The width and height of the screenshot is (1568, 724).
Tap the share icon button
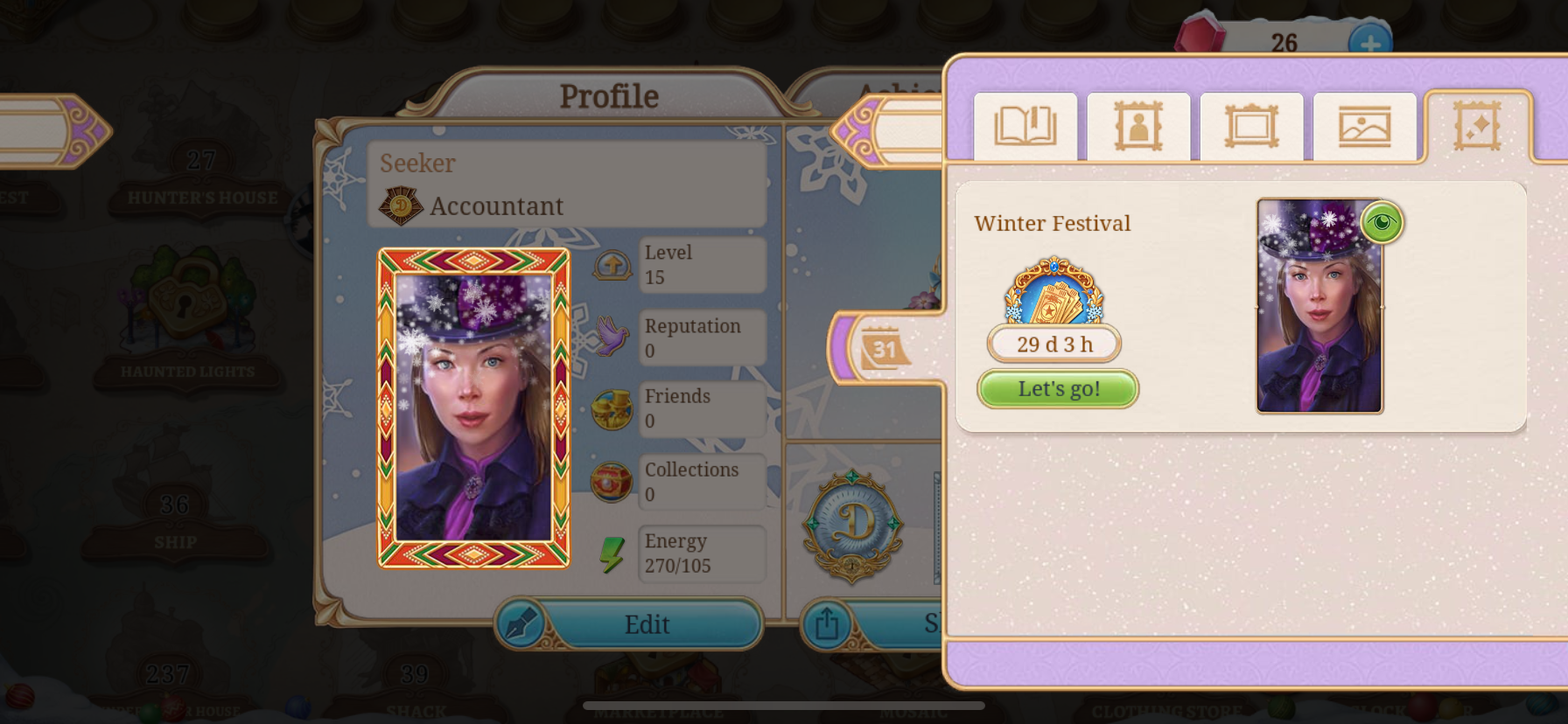pyautogui.click(x=826, y=623)
